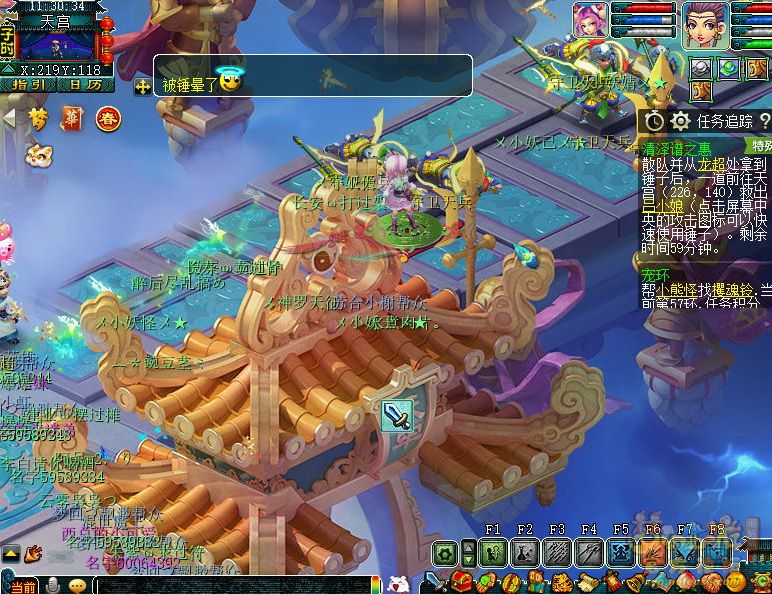Open the quest tracker gear settings
Viewport: 772px width, 594px height.
(681, 121)
